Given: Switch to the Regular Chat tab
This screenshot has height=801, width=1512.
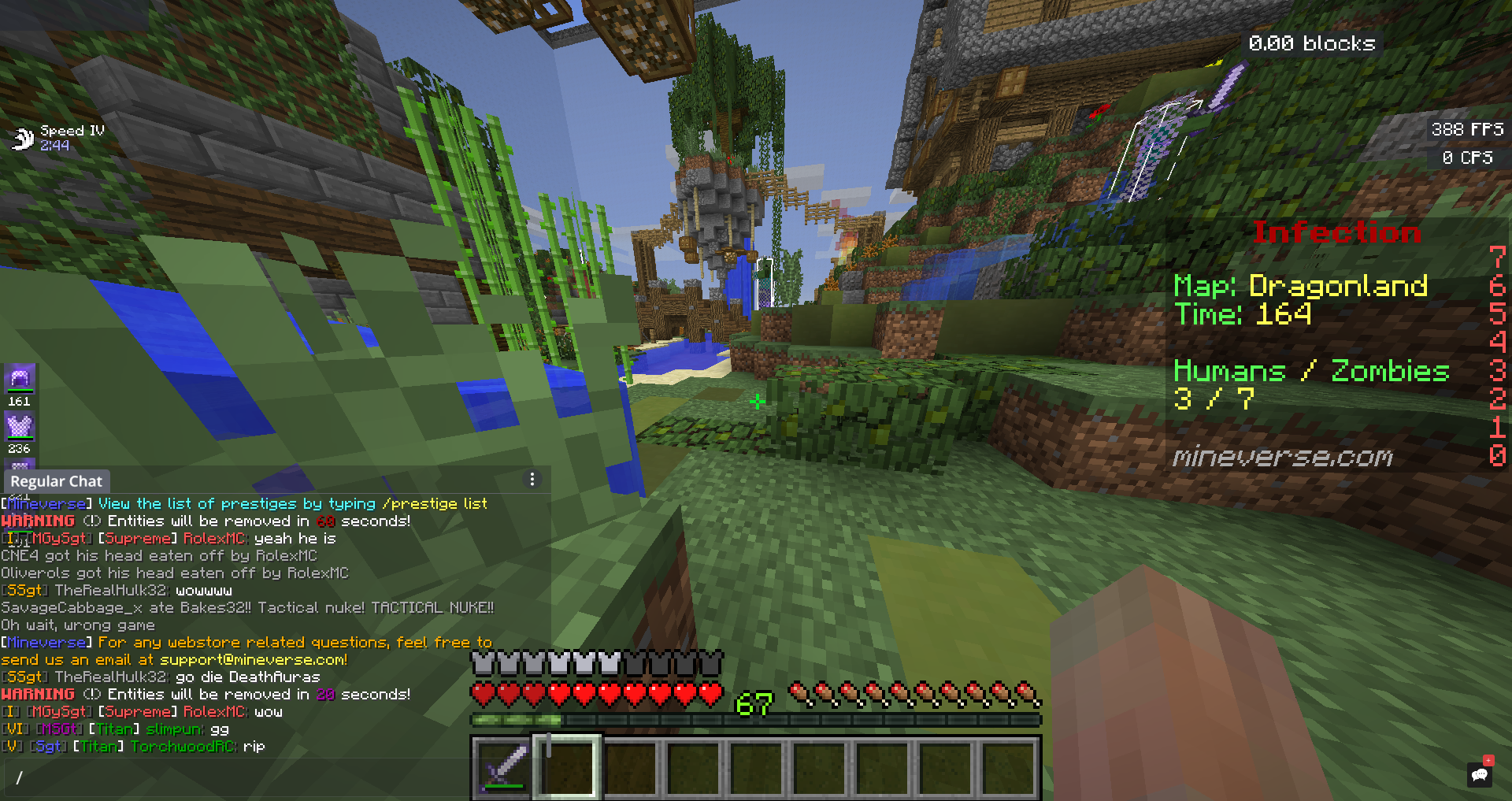Looking at the screenshot, I should click(x=56, y=481).
